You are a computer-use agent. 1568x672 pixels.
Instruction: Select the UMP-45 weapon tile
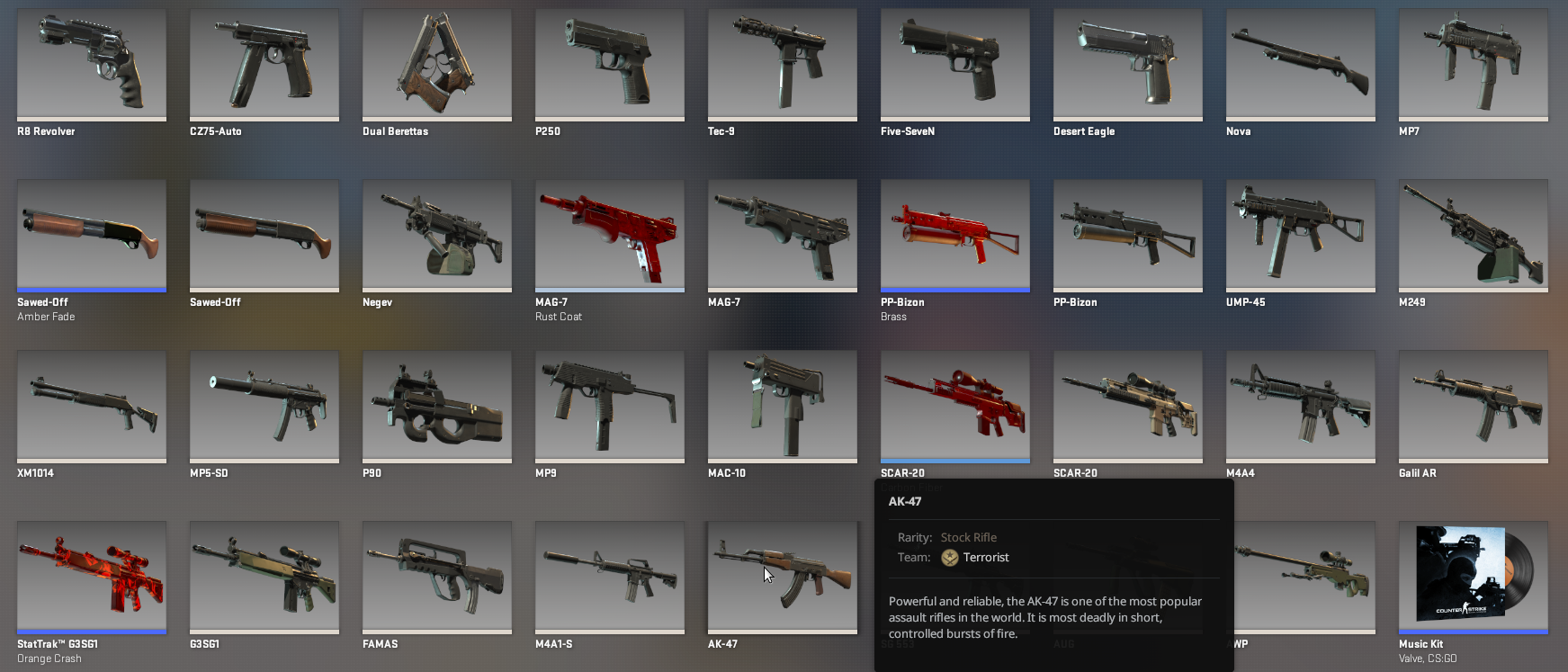point(1300,234)
